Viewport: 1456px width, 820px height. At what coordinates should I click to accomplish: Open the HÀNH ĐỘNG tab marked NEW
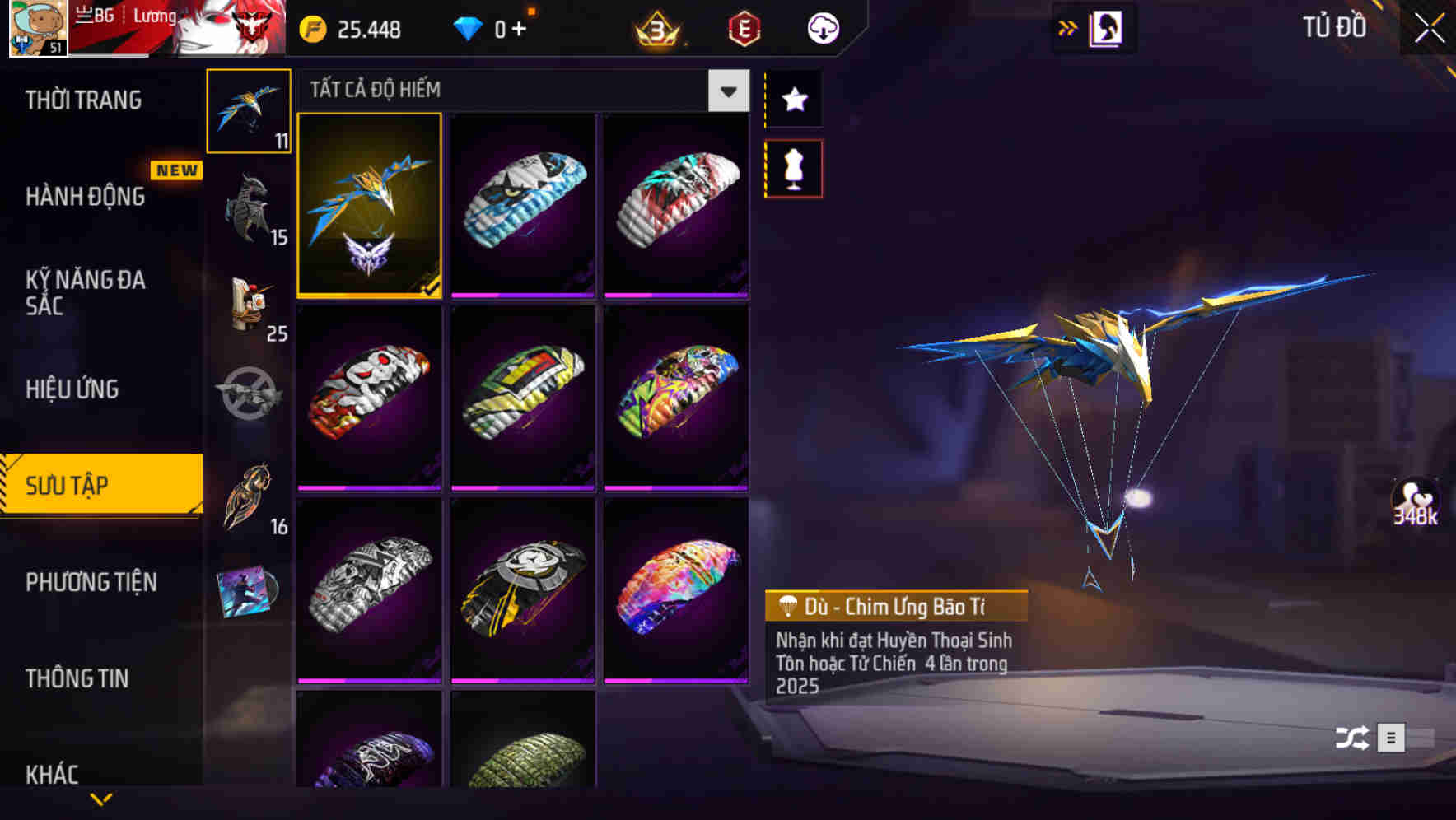pos(86,197)
